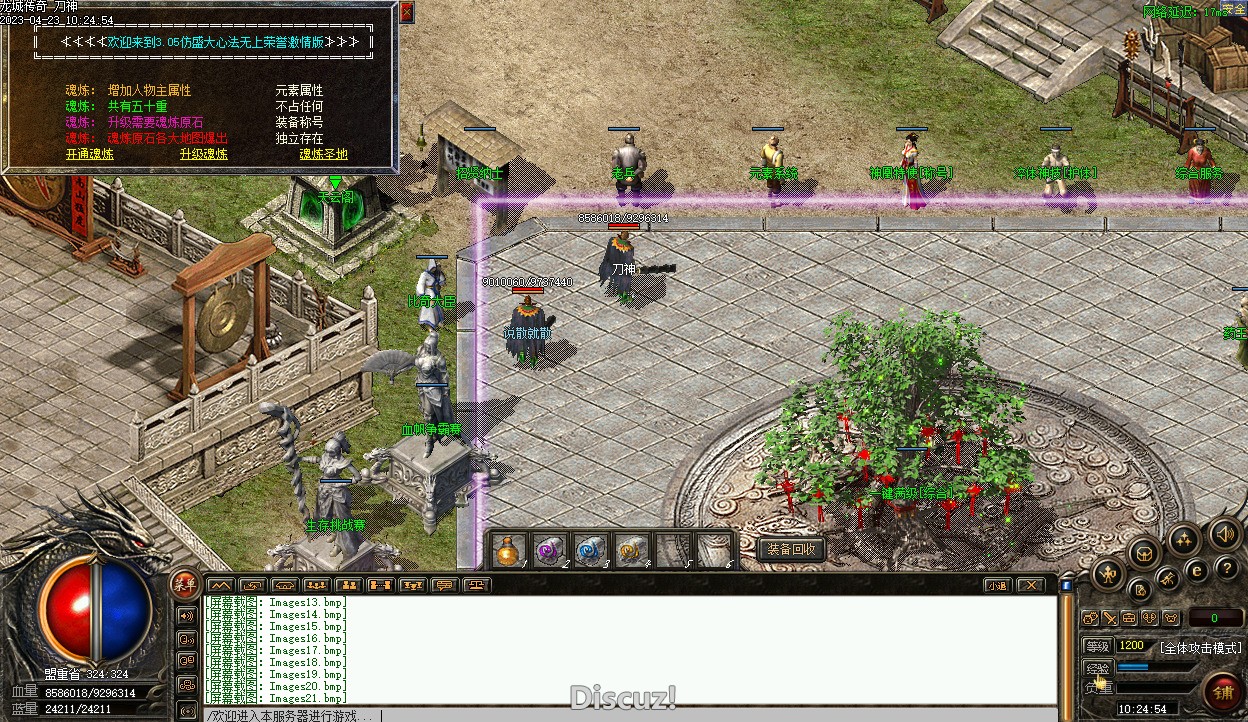Image resolution: width=1248 pixels, height=722 pixels.
Task: Choose the 升级魂炼 option
Action: [x=204, y=154]
